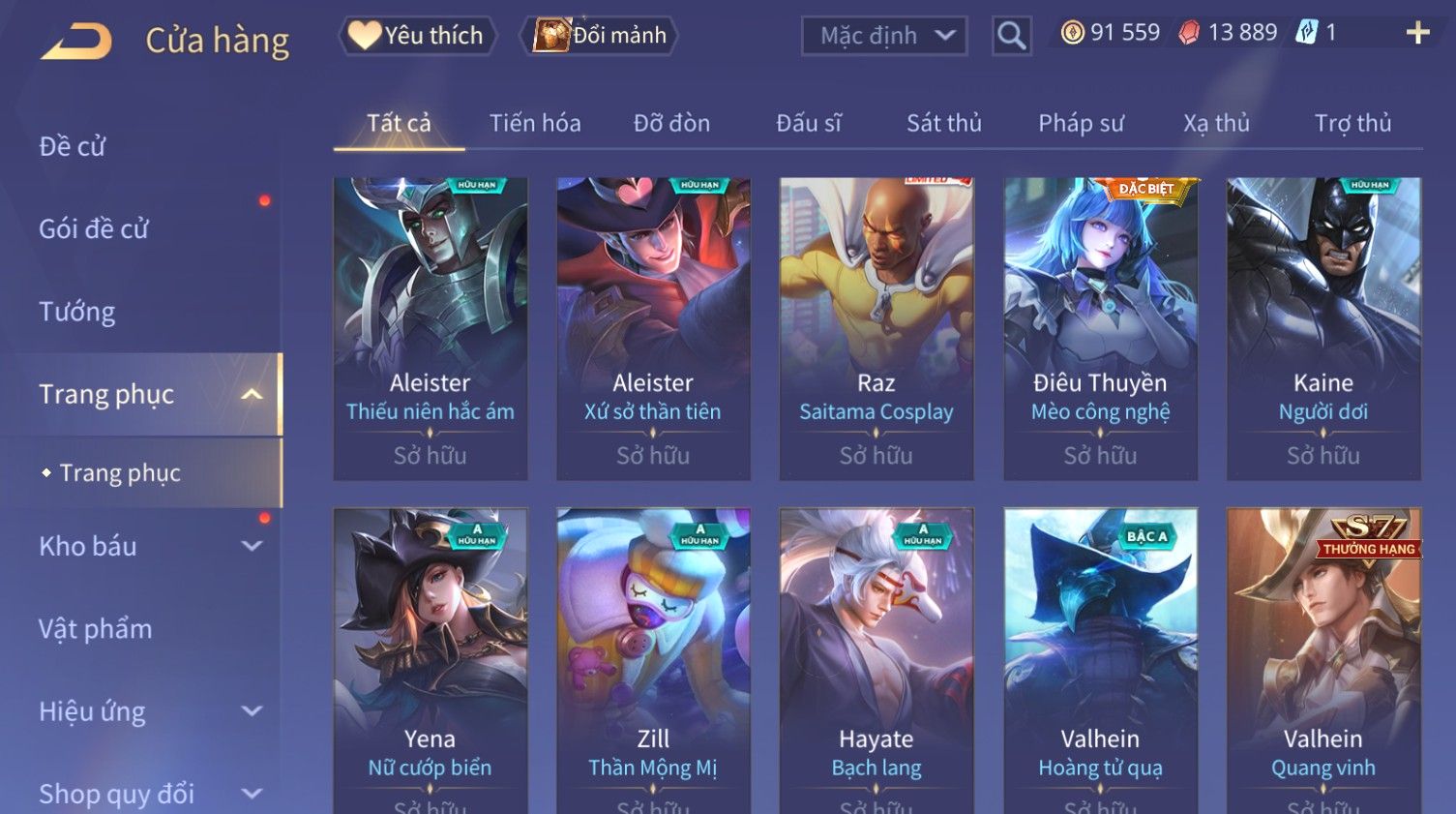Screen dimensions: 1456x814
Task: Click the magnifying glass search button
Action: (x=1011, y=36)
